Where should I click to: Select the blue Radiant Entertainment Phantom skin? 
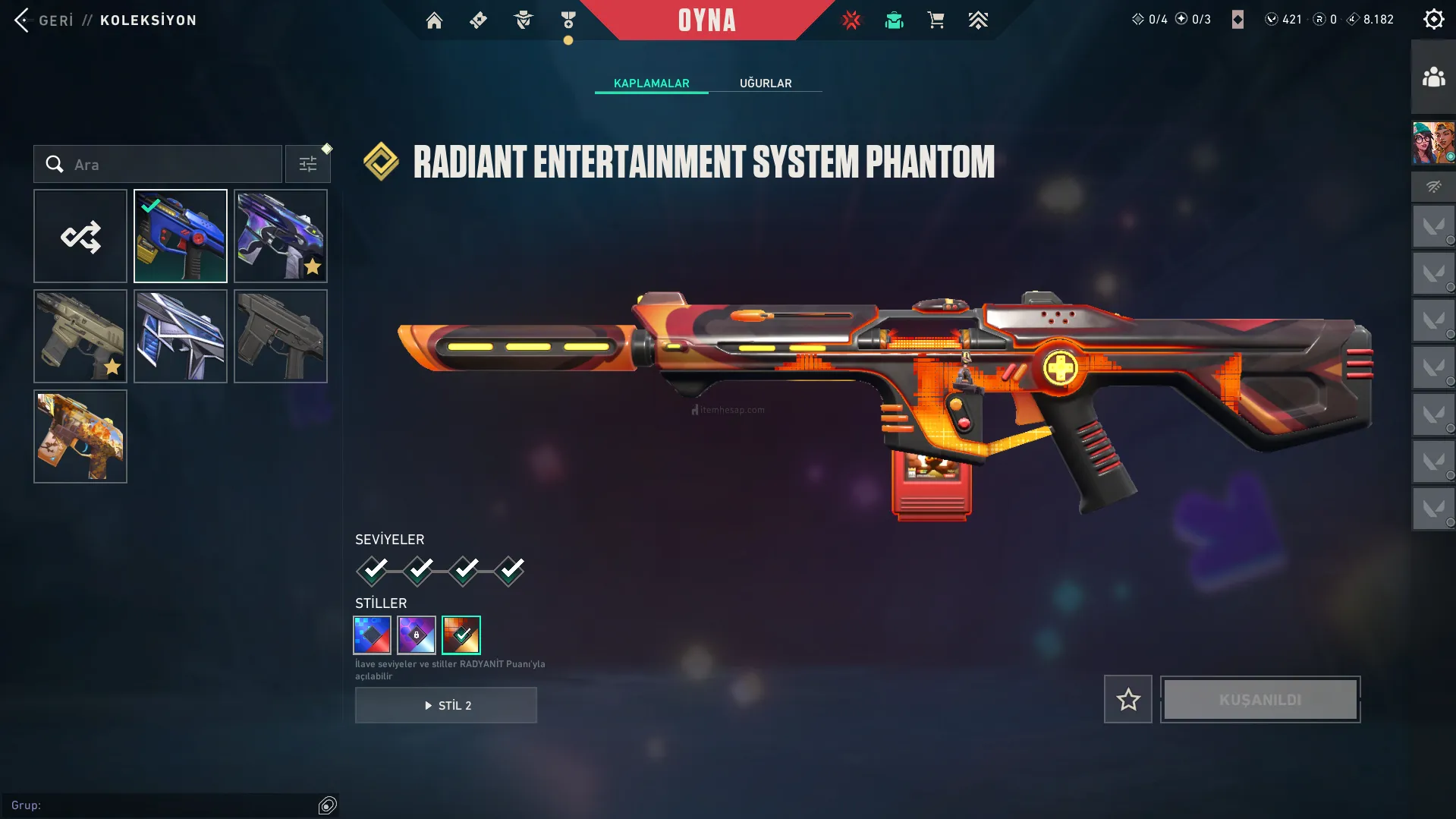tap(181, 237)
